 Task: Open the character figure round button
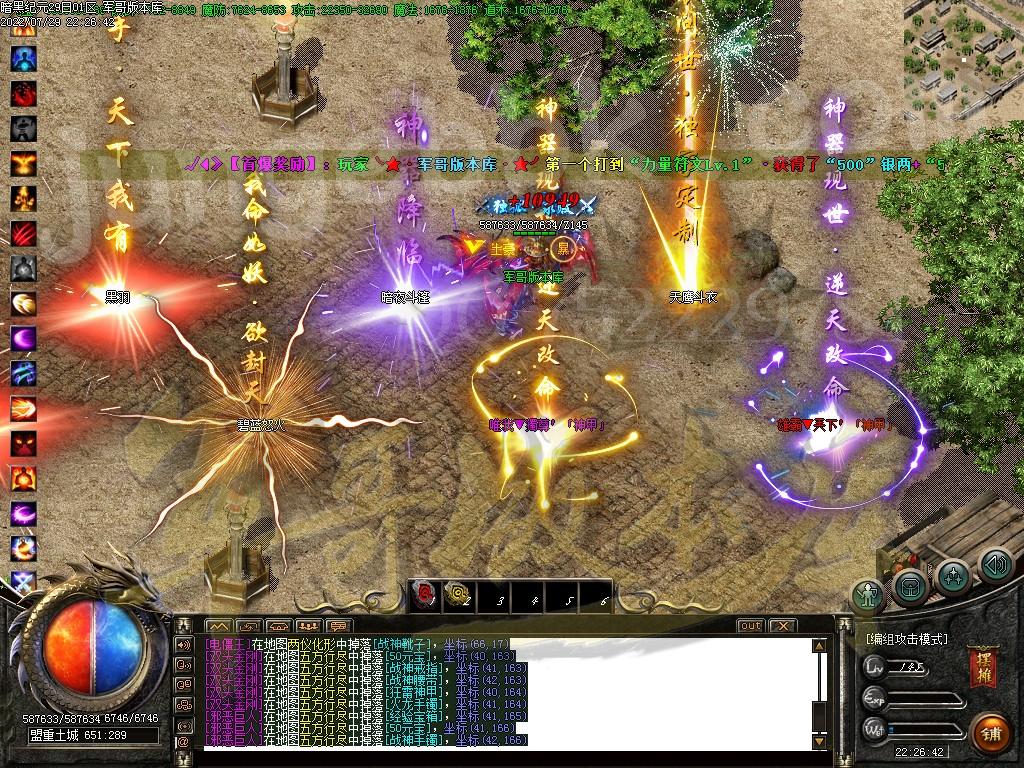[x=867, y=593]
